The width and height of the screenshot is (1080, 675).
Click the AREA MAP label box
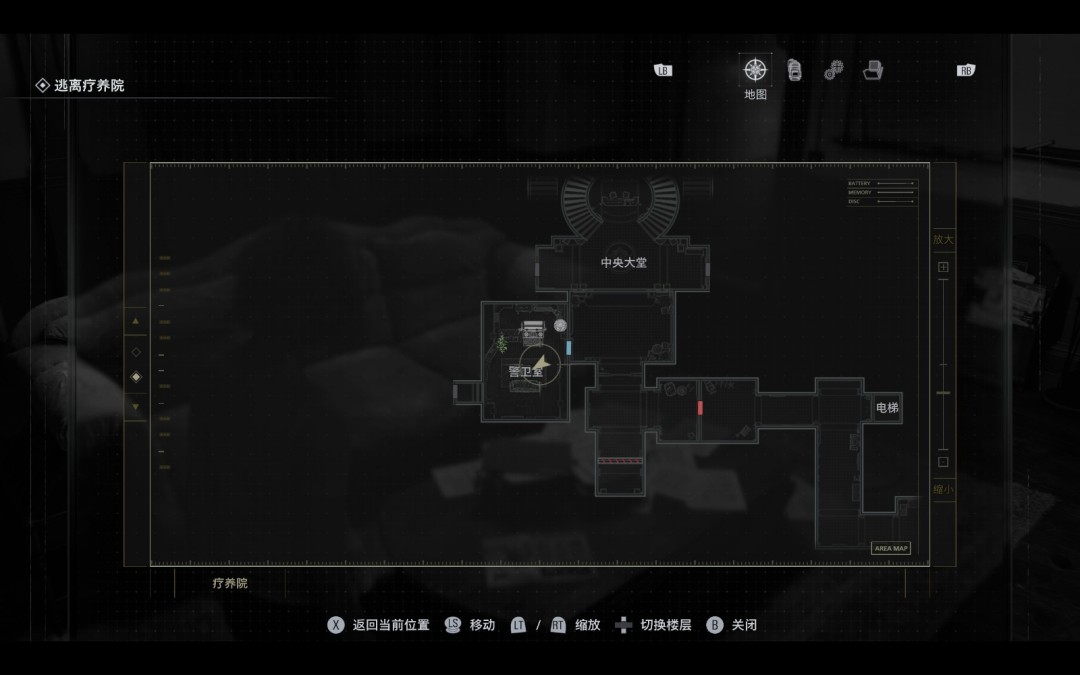(x=891, y=548)
